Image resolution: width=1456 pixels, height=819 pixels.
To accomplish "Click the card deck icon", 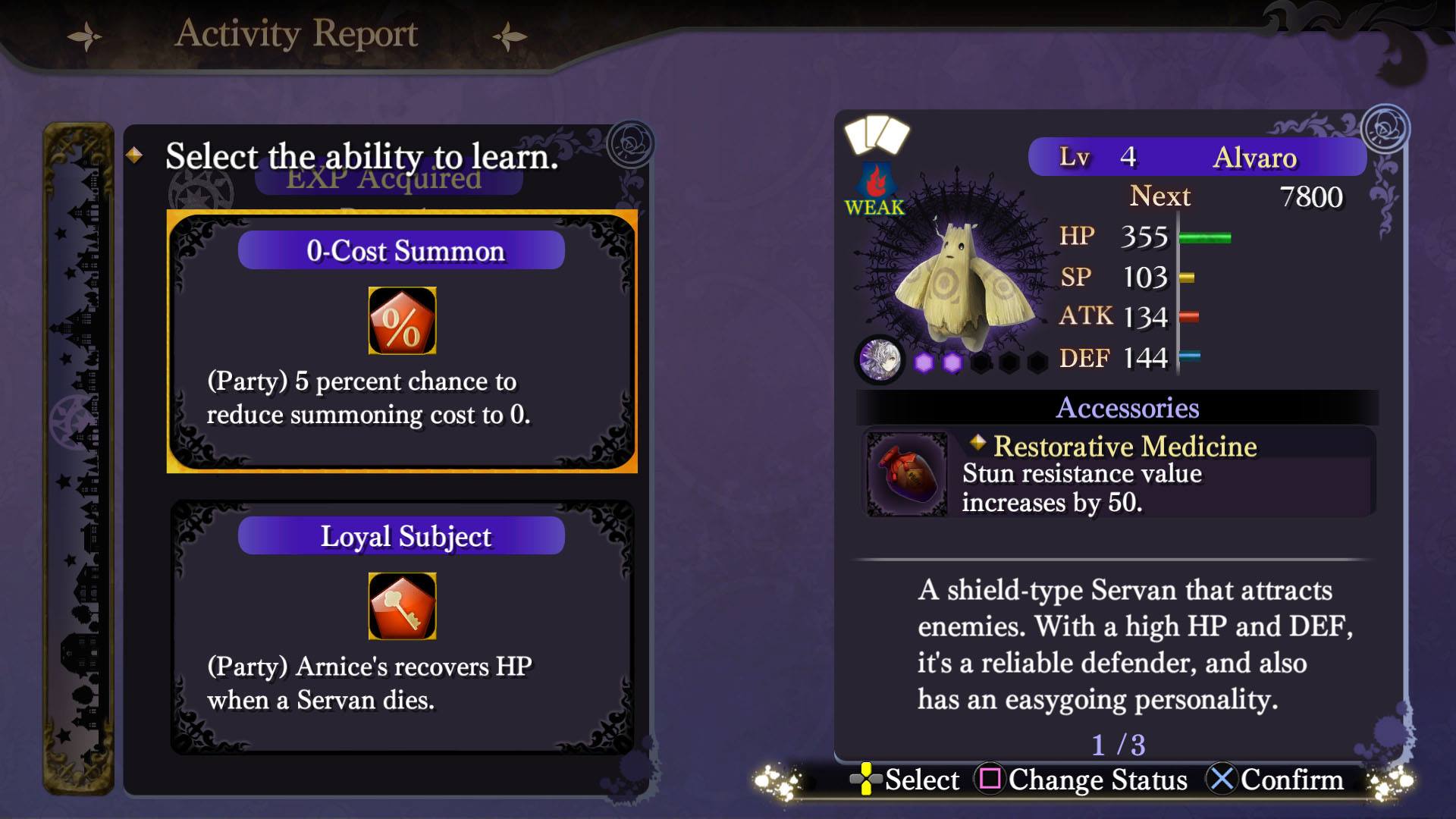I will point(877,135).
